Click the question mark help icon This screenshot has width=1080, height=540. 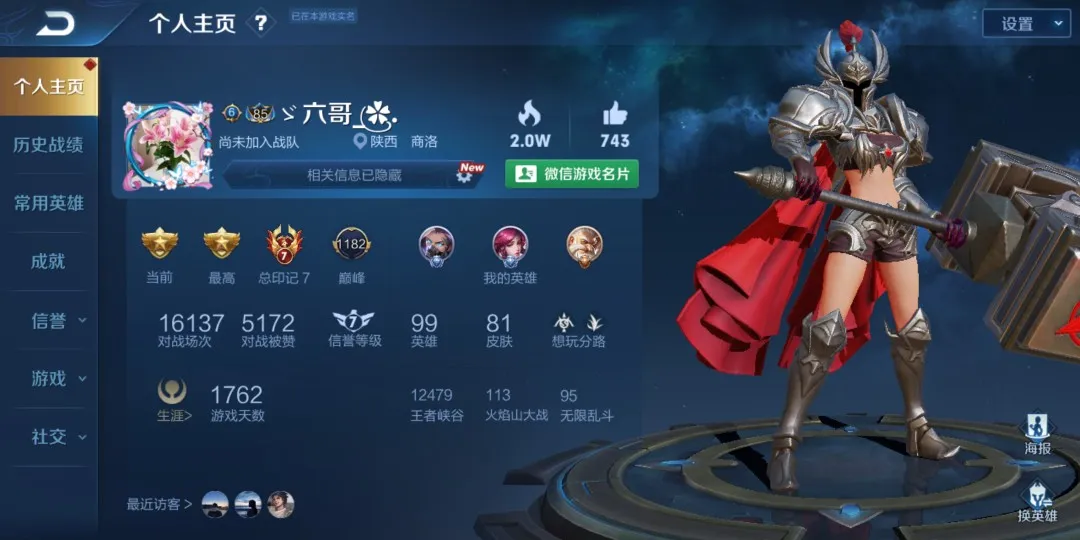pos(261,23)
